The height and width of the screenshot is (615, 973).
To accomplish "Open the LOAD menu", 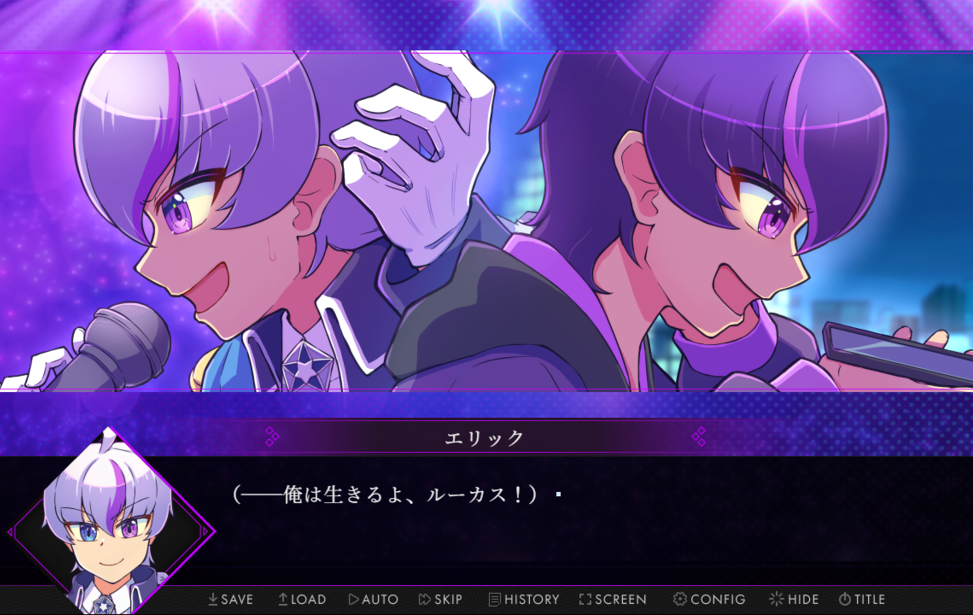I will [x=302, y=599].
